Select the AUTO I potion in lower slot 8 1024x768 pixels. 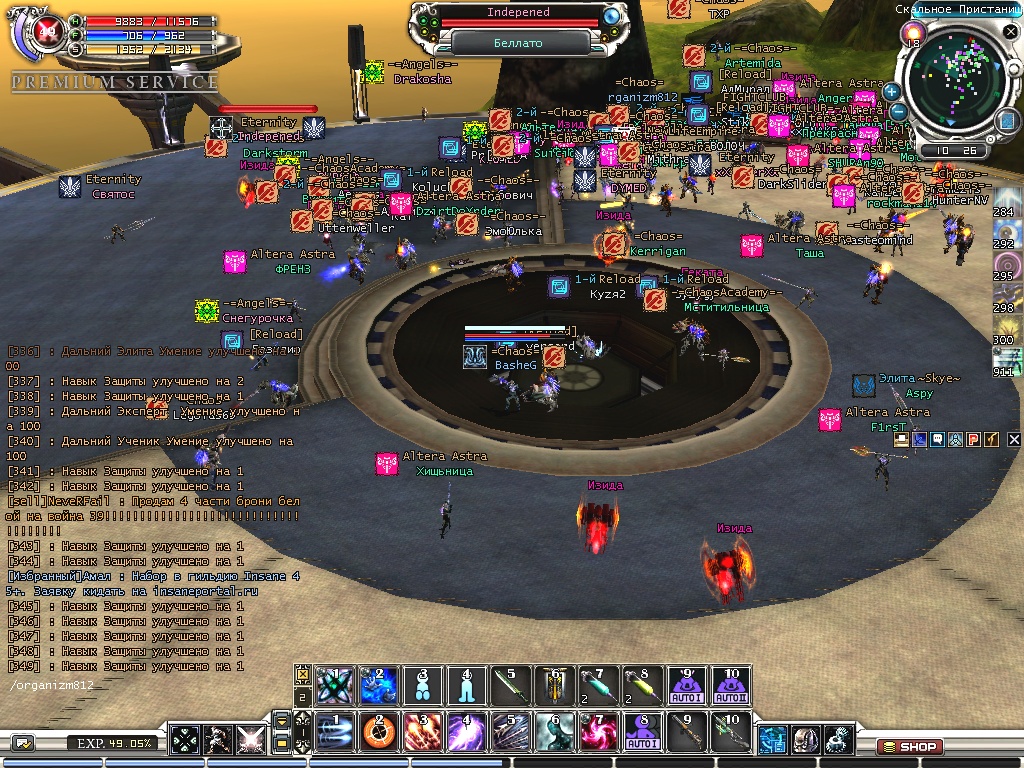tap(641, 732)
